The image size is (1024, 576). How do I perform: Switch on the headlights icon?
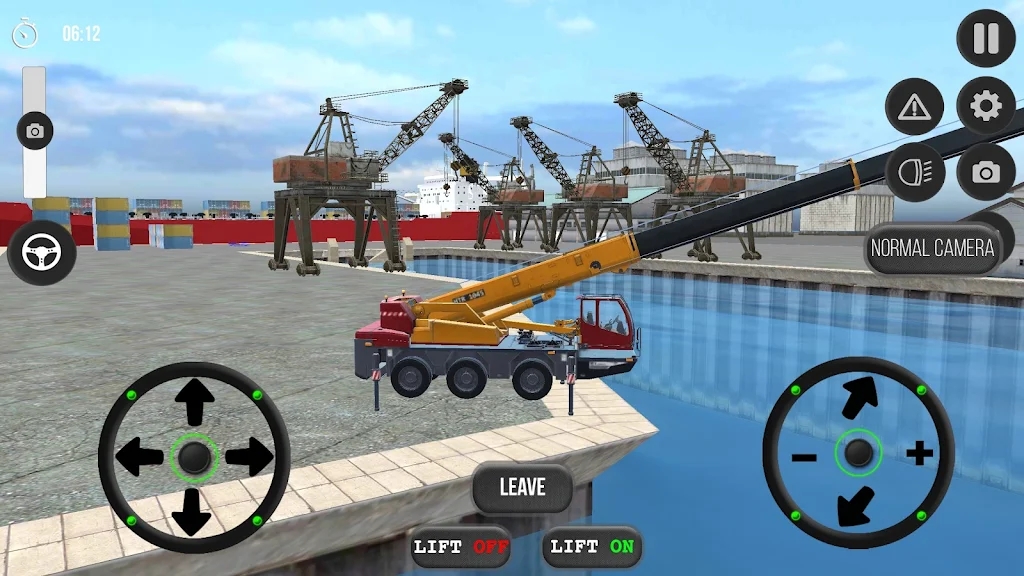click(x=914, y=172)
